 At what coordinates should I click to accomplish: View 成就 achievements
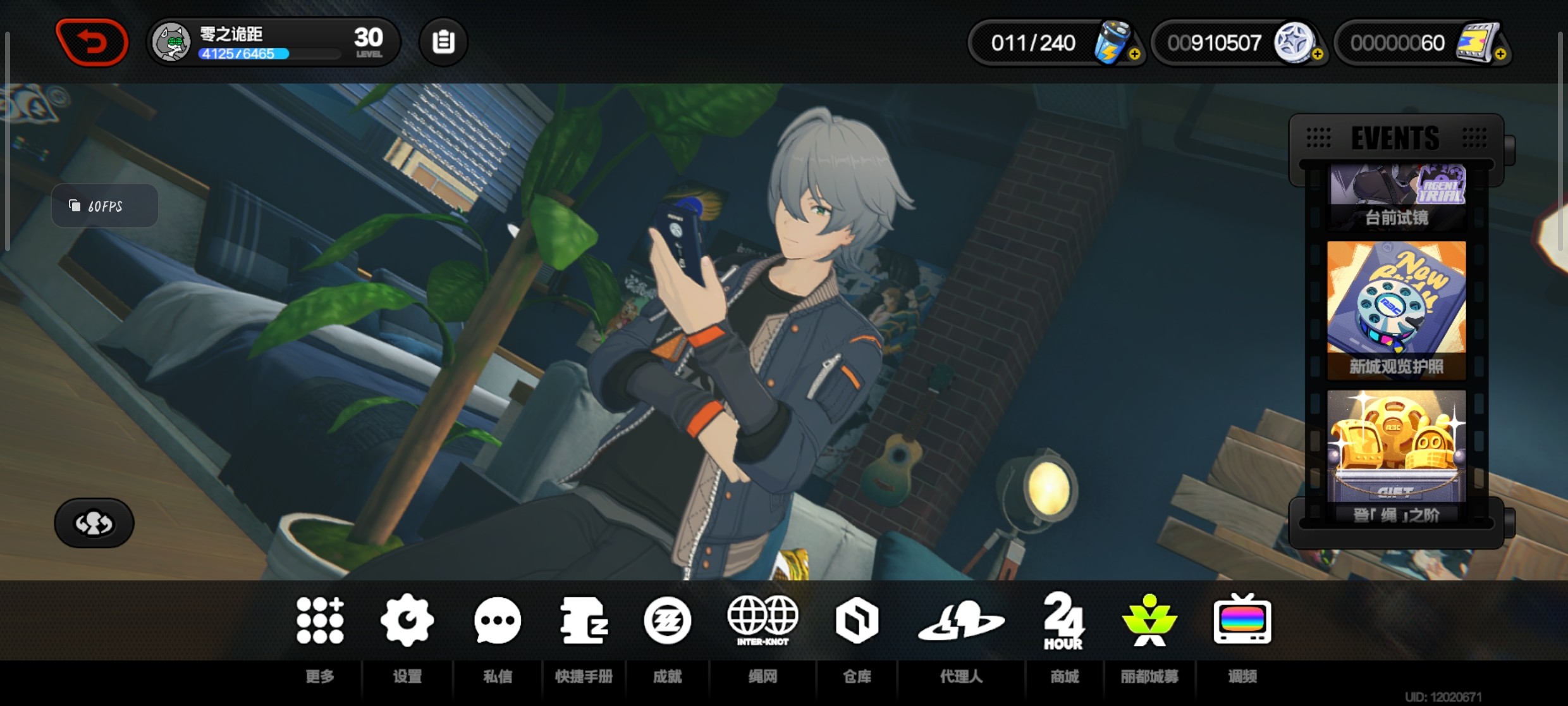pyautogui.click(x=667, y=621)
